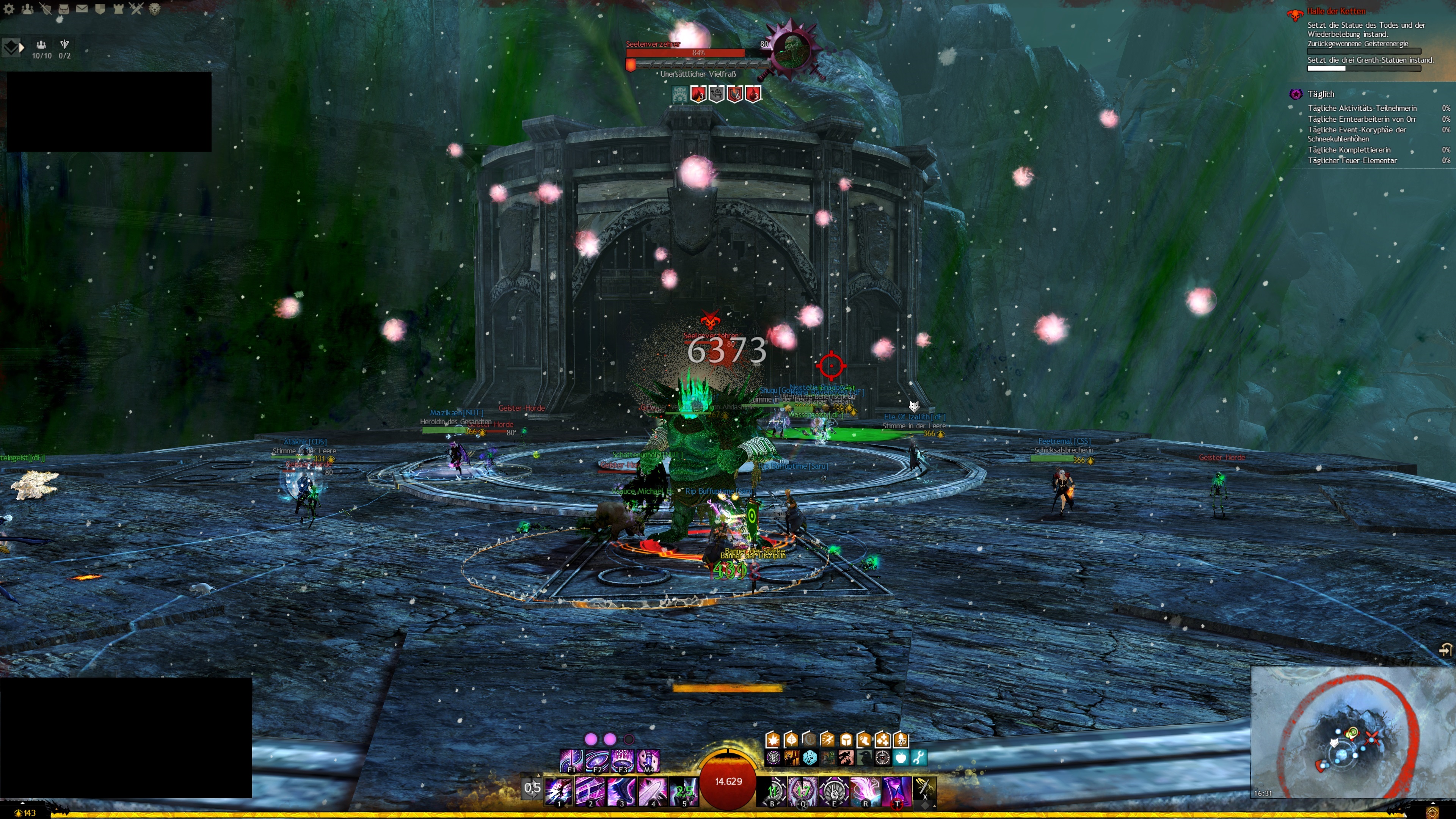Open the hero panel sword-and-shield icon

click(x=45, y=8)
